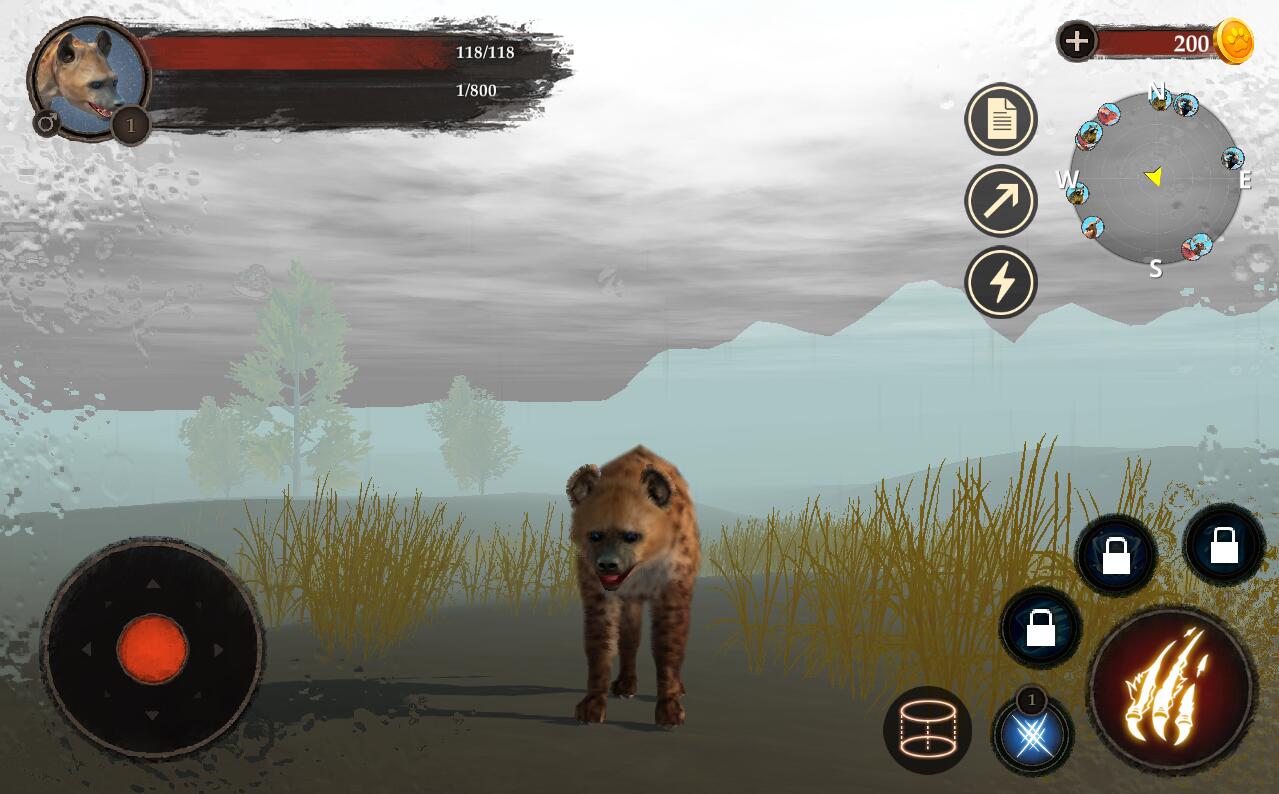Image resolution: width=1279 pixels, height=794 pixels.
Task: Use the glowing claw attack button
Action: (1170, 688)
